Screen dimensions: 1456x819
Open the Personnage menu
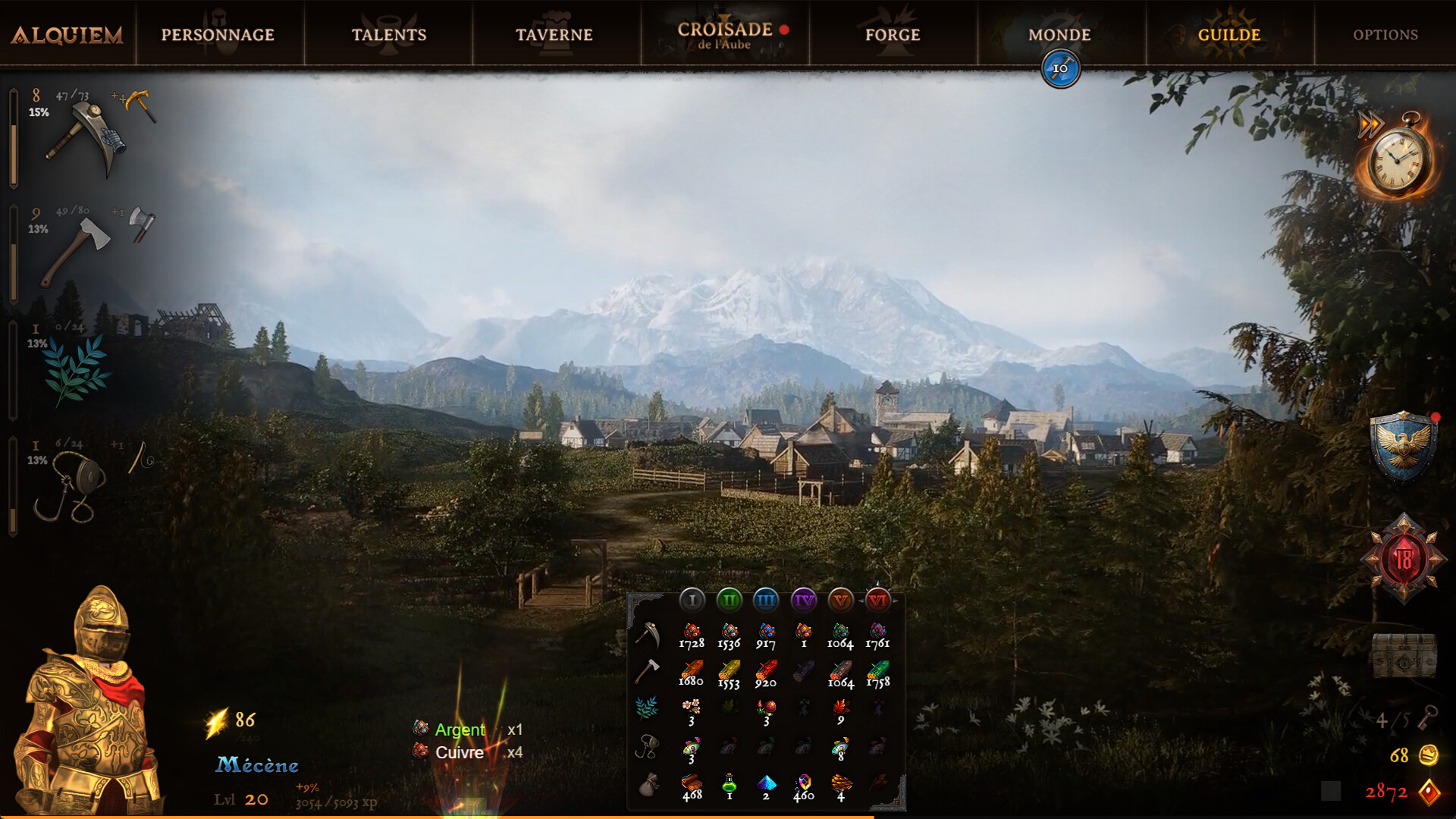point(218,35)
